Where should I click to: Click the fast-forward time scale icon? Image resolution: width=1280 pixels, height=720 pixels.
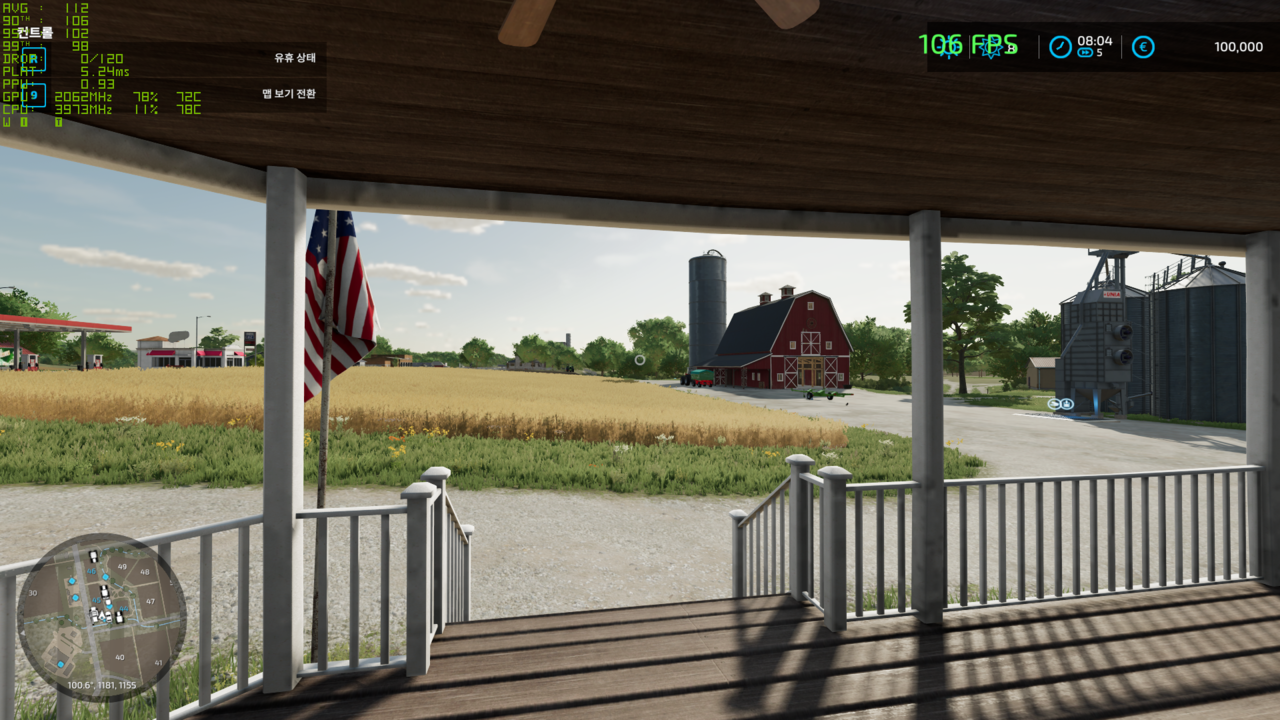click(1085, 53)
